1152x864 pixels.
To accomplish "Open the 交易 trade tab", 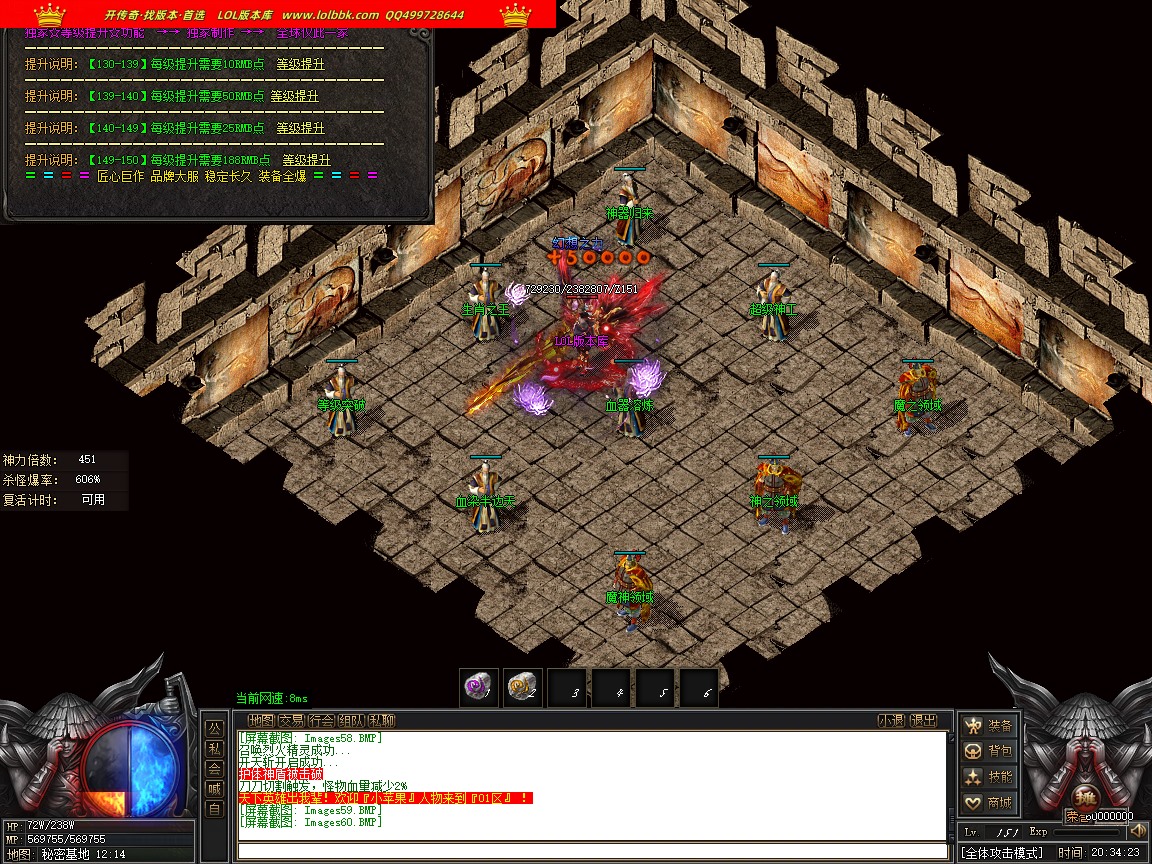I will pos(291,721).
